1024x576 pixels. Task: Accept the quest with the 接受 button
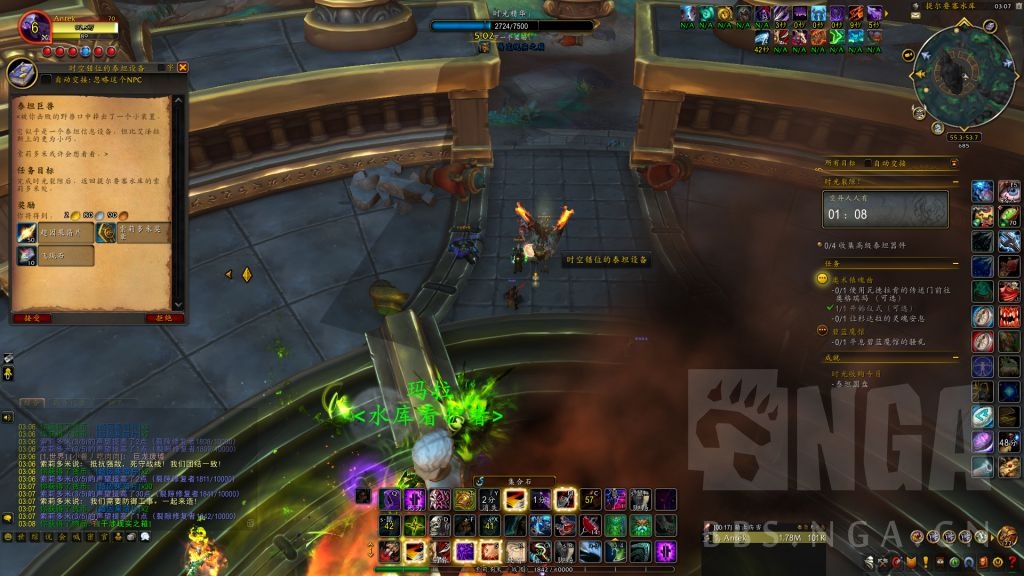point(30,318)
